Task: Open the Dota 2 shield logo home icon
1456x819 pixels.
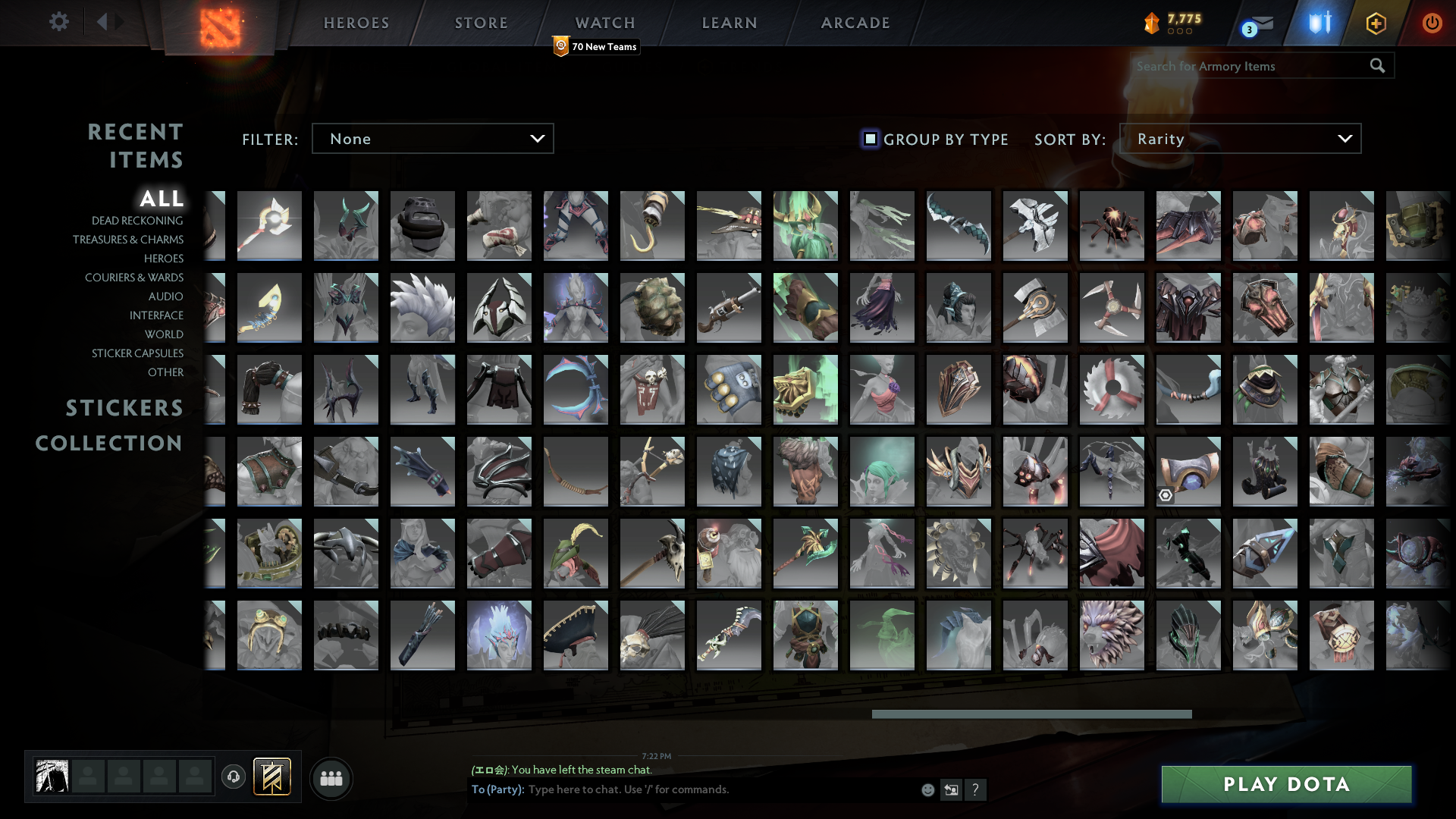Action: point(218,23)
